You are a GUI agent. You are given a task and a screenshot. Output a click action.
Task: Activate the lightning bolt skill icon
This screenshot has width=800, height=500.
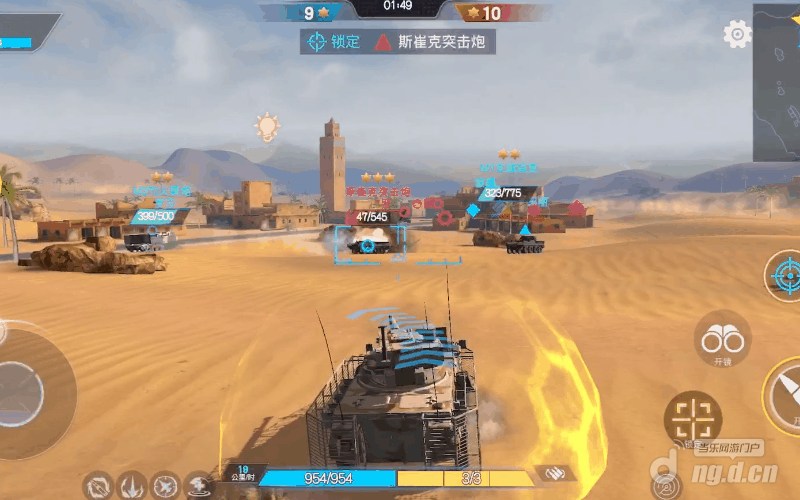click(x=198, y=485)
